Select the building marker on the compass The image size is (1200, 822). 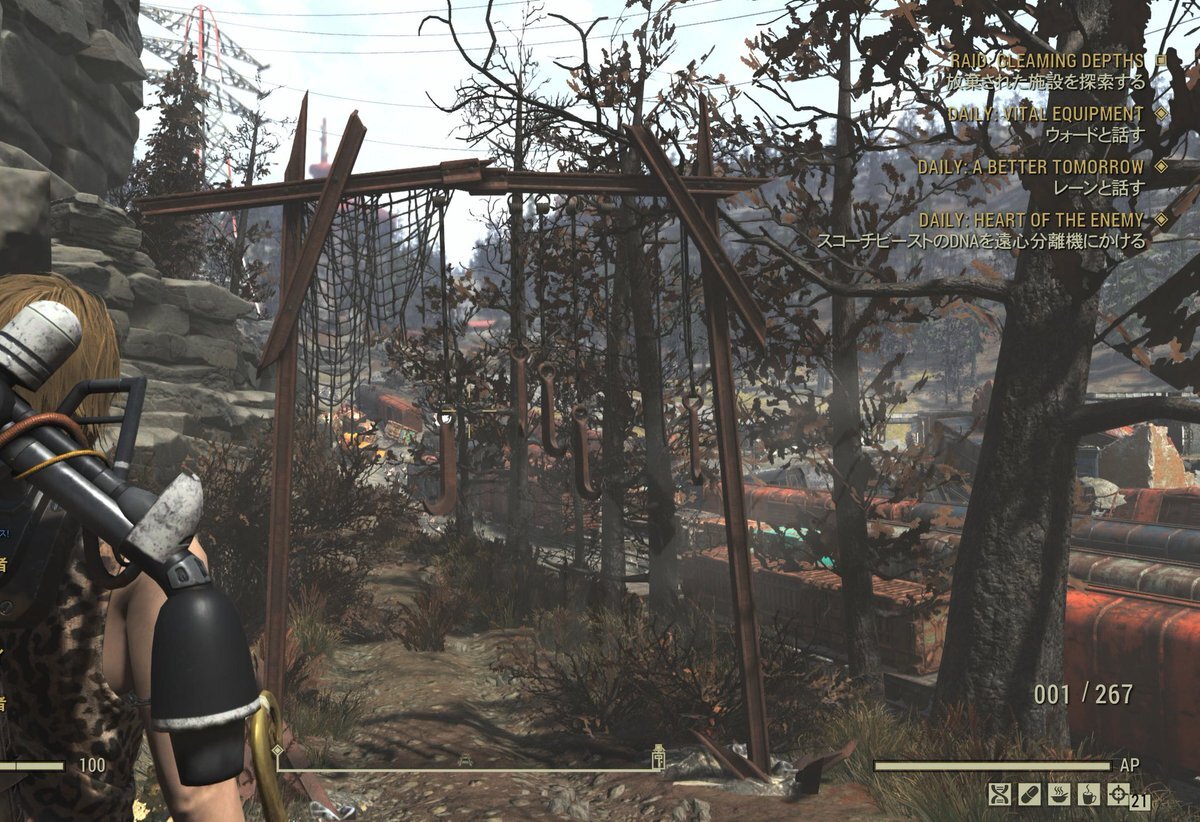pyautogui.click(x=658, y=757)
